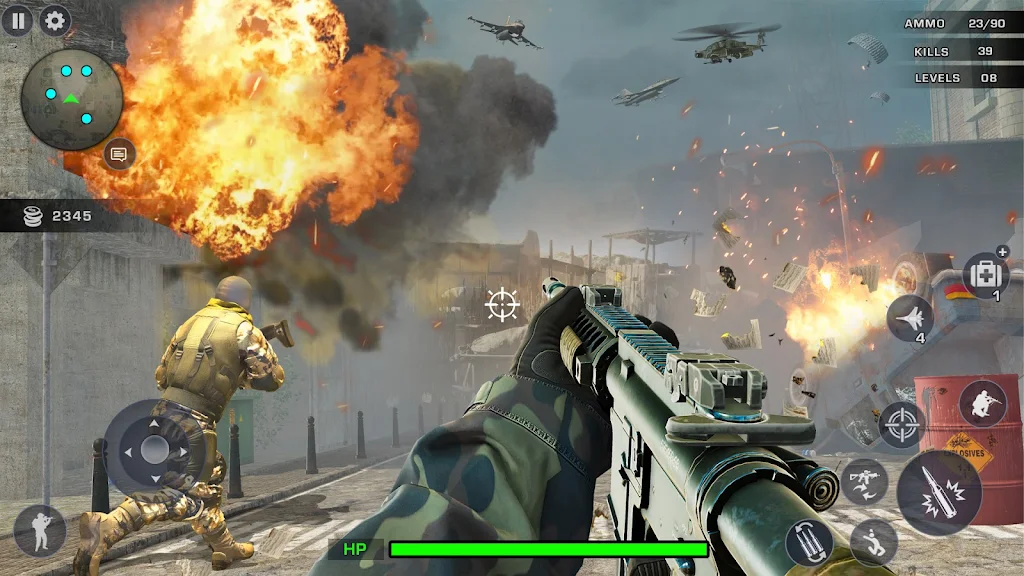1024x576 pixels.
Task: Call in the fighter jet airstrike
Action: (x=909, y=318)
